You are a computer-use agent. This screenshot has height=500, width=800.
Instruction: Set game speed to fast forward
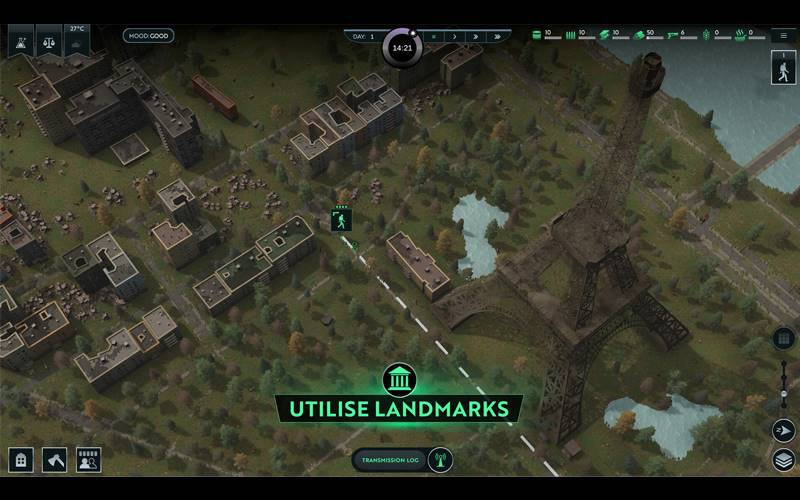476,36
